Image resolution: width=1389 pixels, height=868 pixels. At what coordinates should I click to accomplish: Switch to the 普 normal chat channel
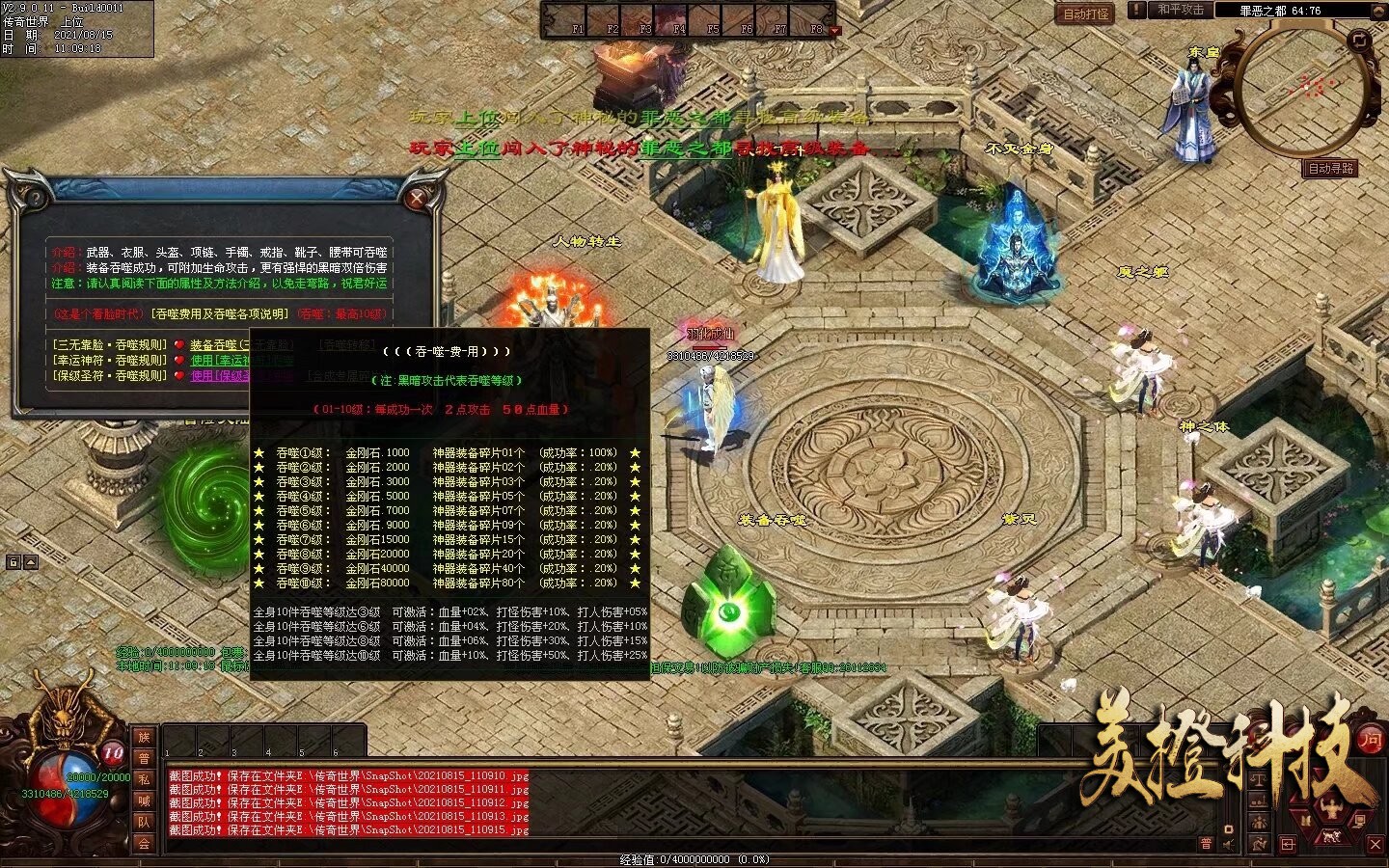(x=144, y=759)
